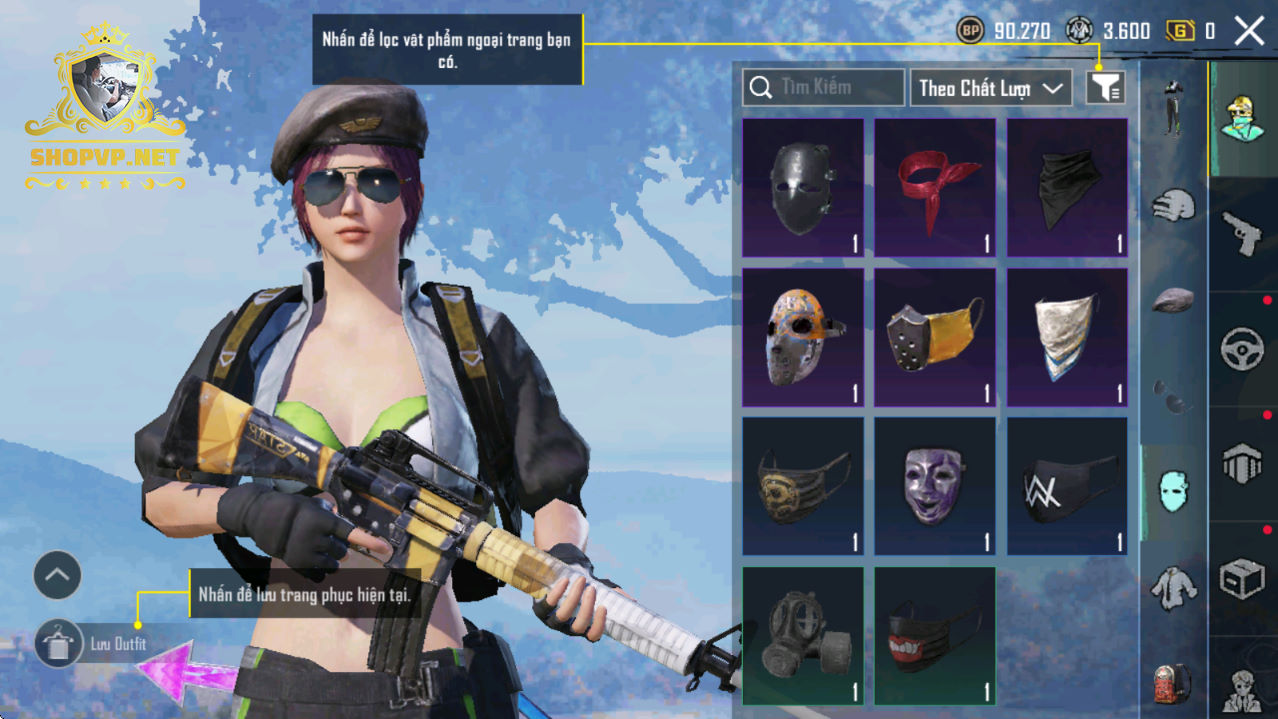Screen dimensions: 1278x719
Task: Choose the red neck scarf item
Action: (x=935, y=187)
